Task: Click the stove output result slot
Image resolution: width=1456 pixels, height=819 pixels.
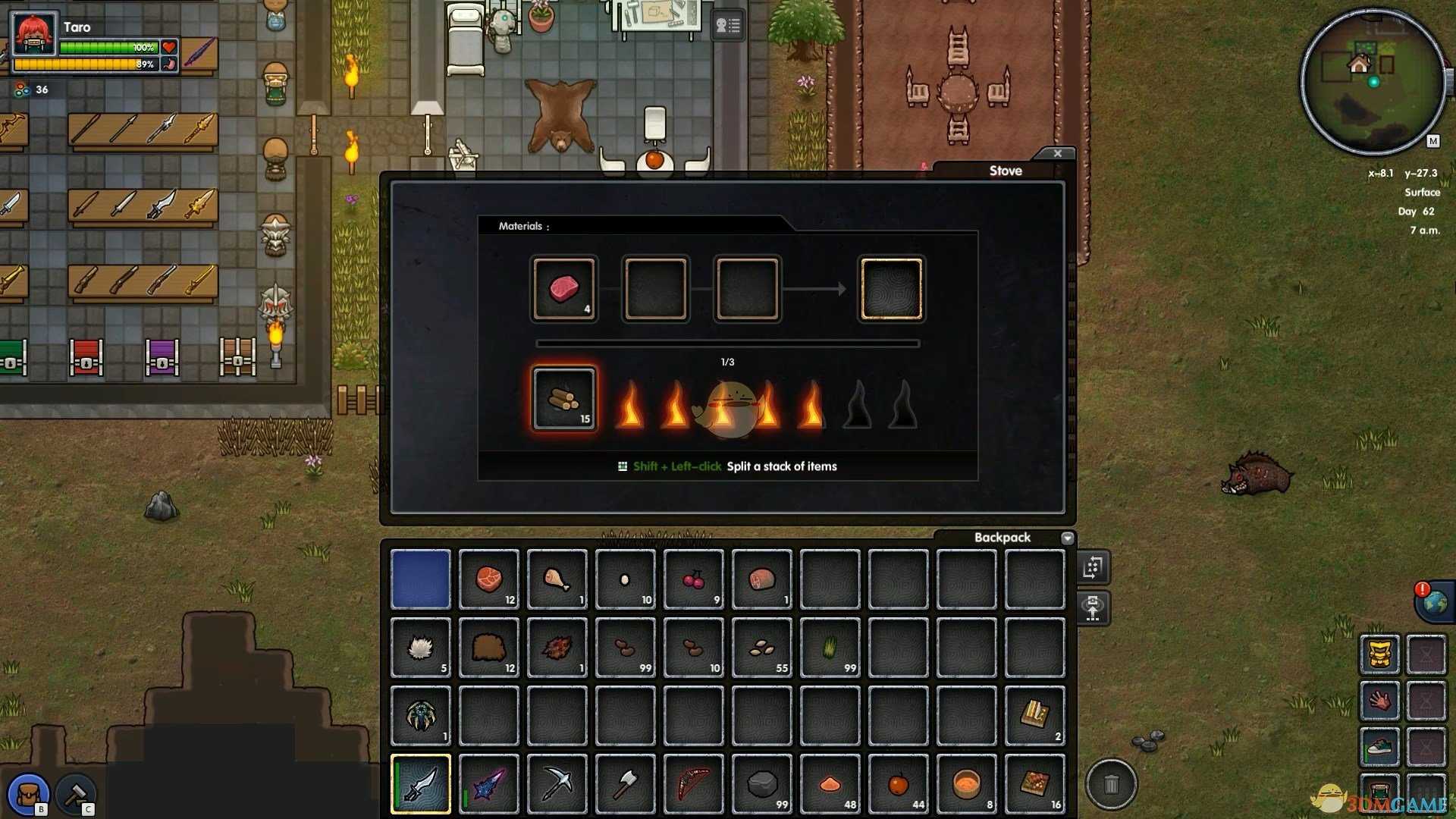Action: click(891, 289)
